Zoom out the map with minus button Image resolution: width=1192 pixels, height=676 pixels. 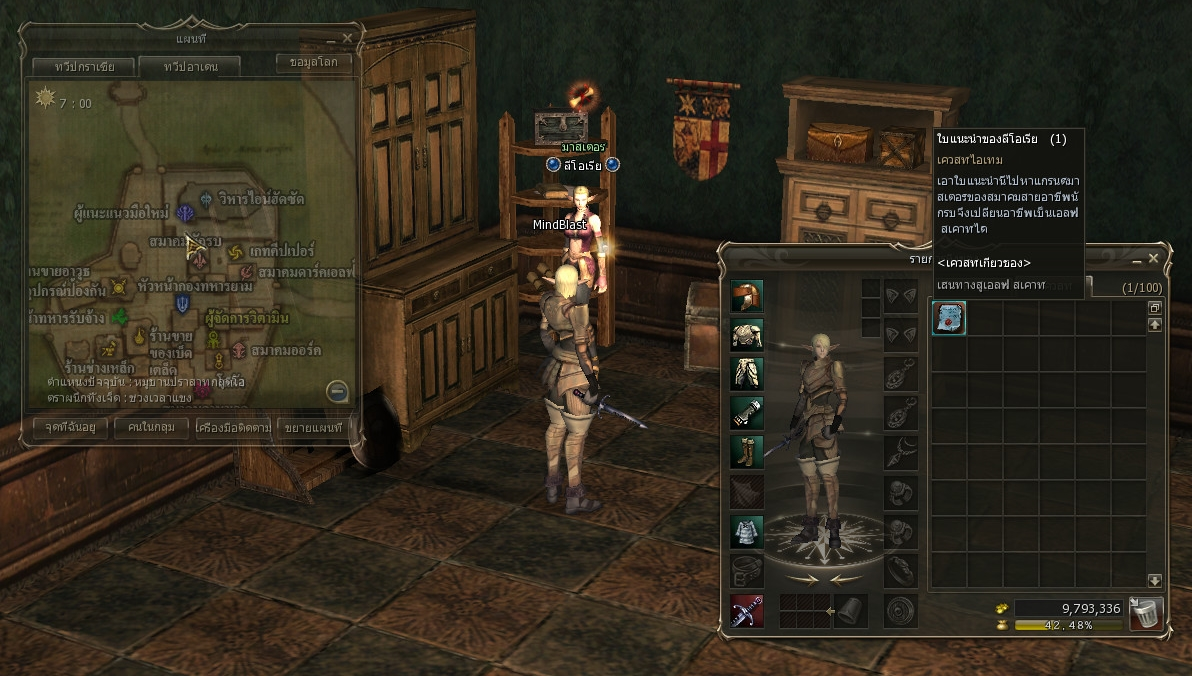tap(338, 391)
